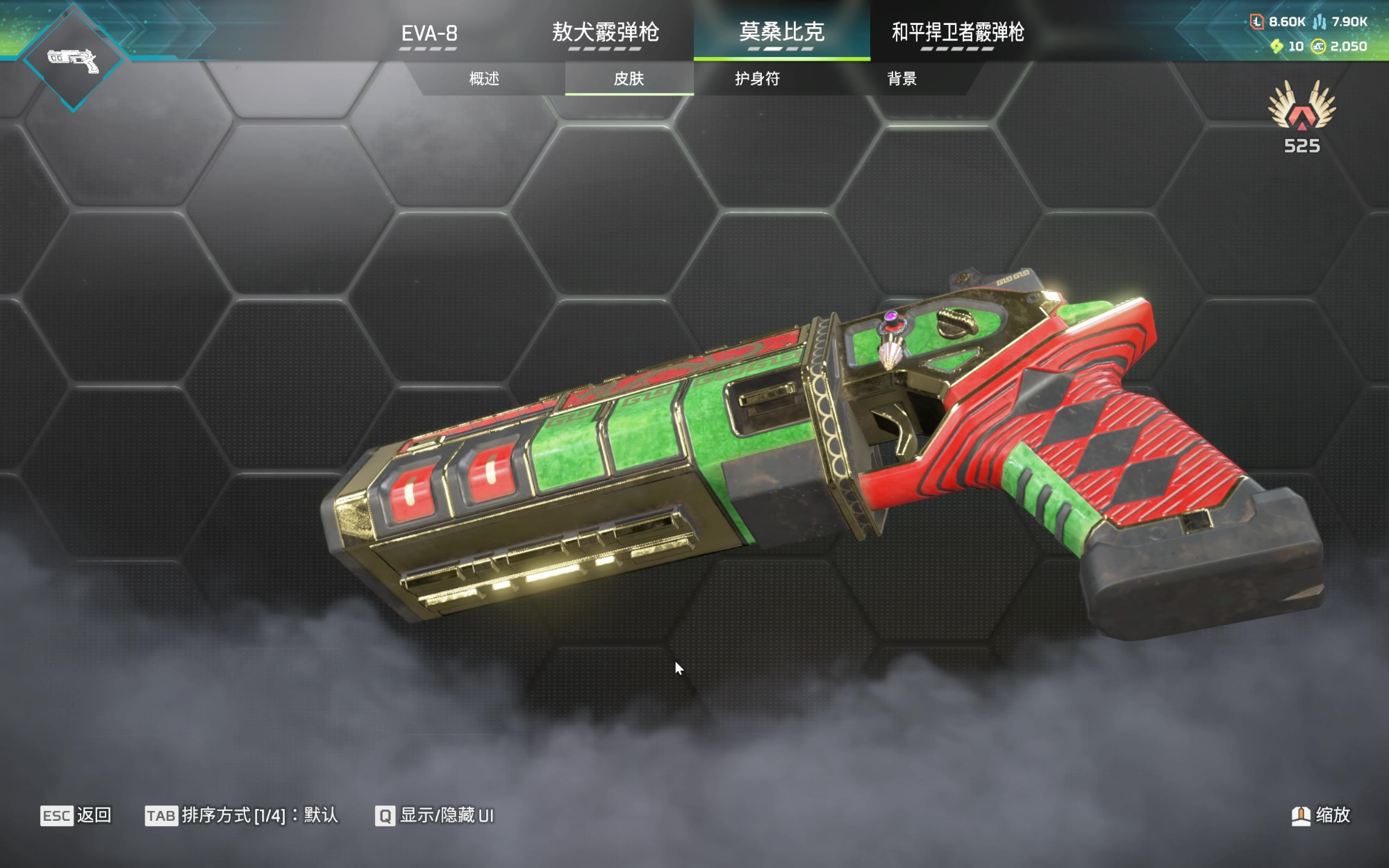Screen dimensions: 1389x868
Task: Switch to the EVA-8 weapon tab
Action: 429,33
